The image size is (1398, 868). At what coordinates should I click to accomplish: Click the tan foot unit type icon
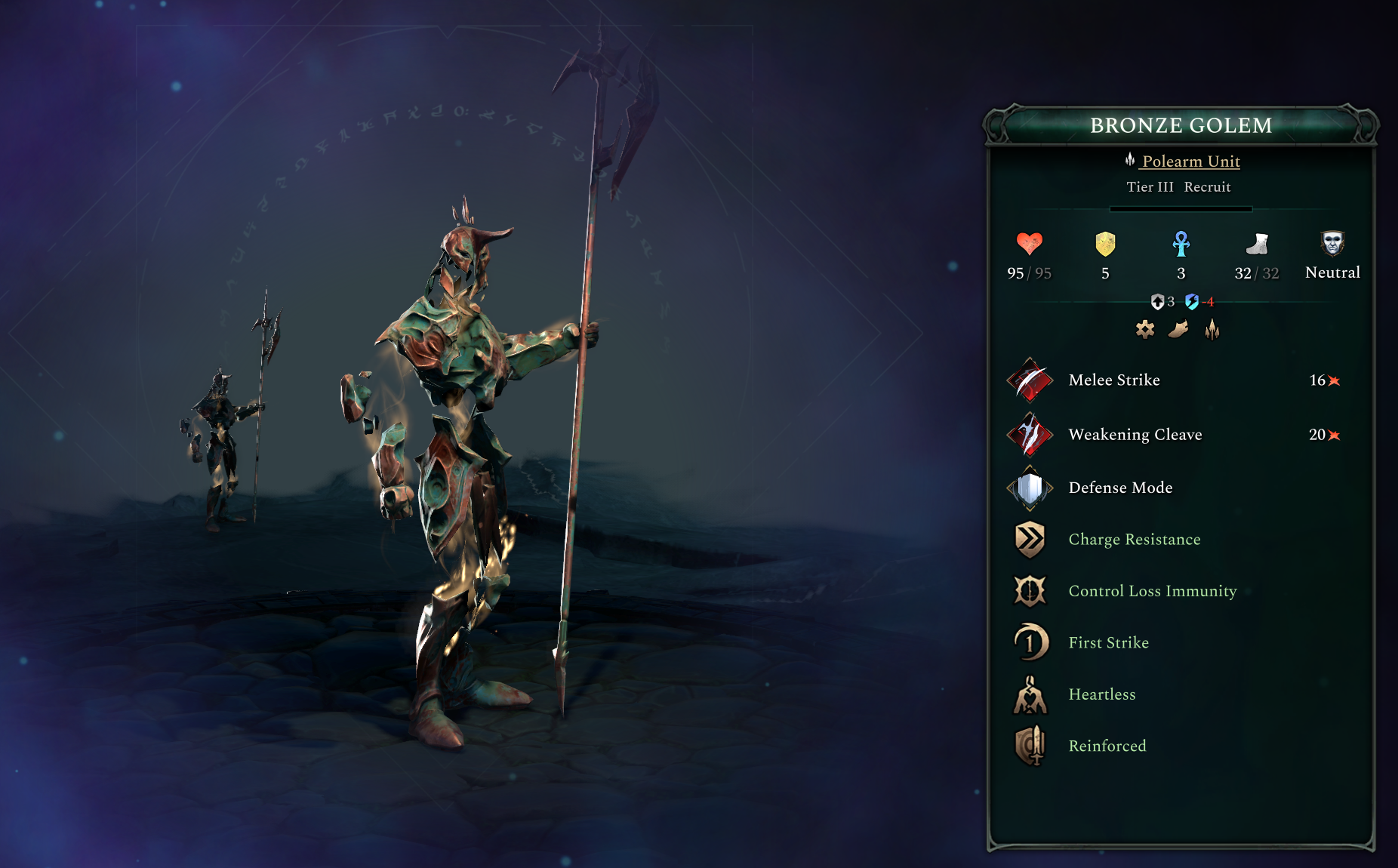(1178, 329)
